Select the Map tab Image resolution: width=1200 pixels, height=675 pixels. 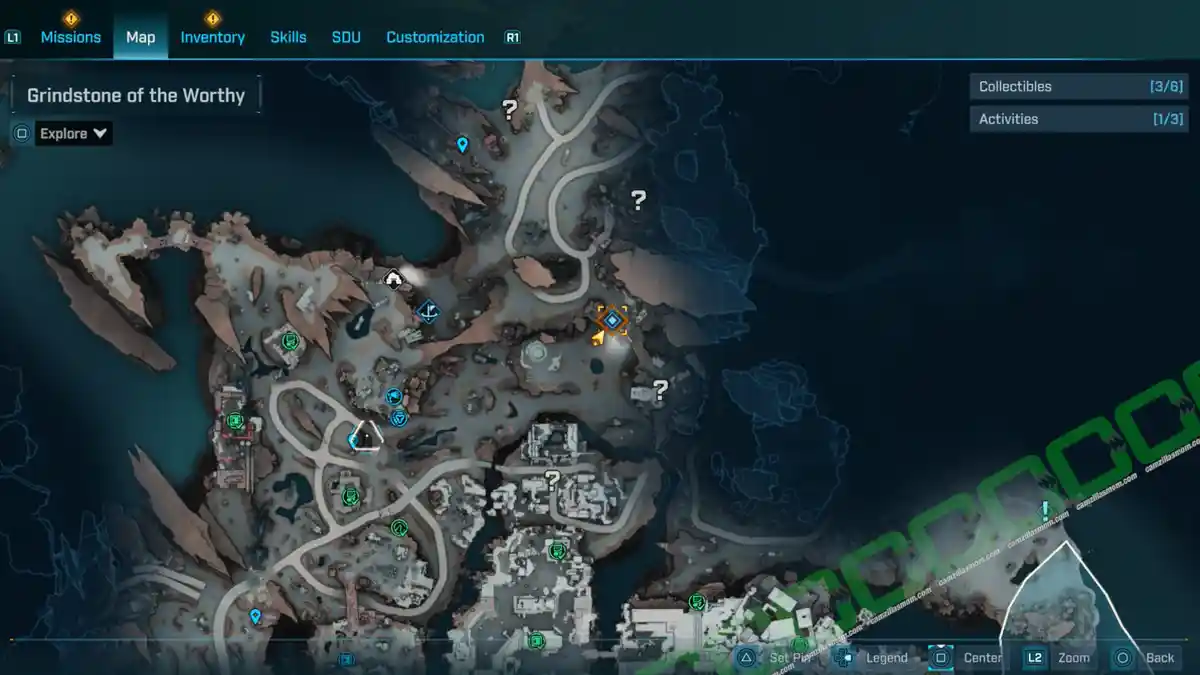coord(140,37)
